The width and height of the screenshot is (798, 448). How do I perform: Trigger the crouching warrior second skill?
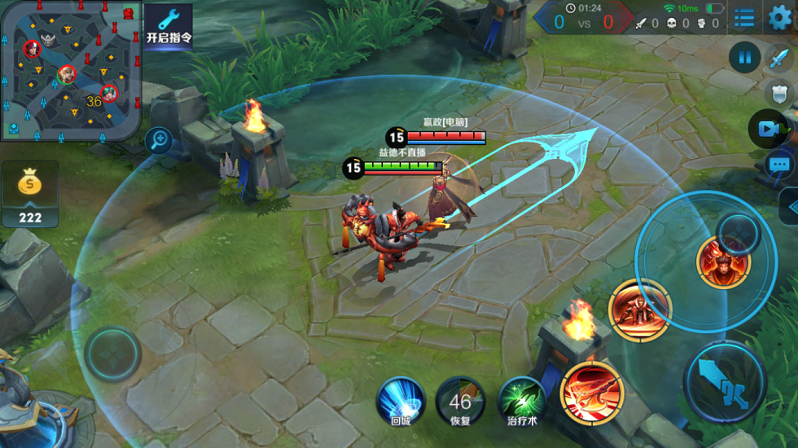(638, 310)
